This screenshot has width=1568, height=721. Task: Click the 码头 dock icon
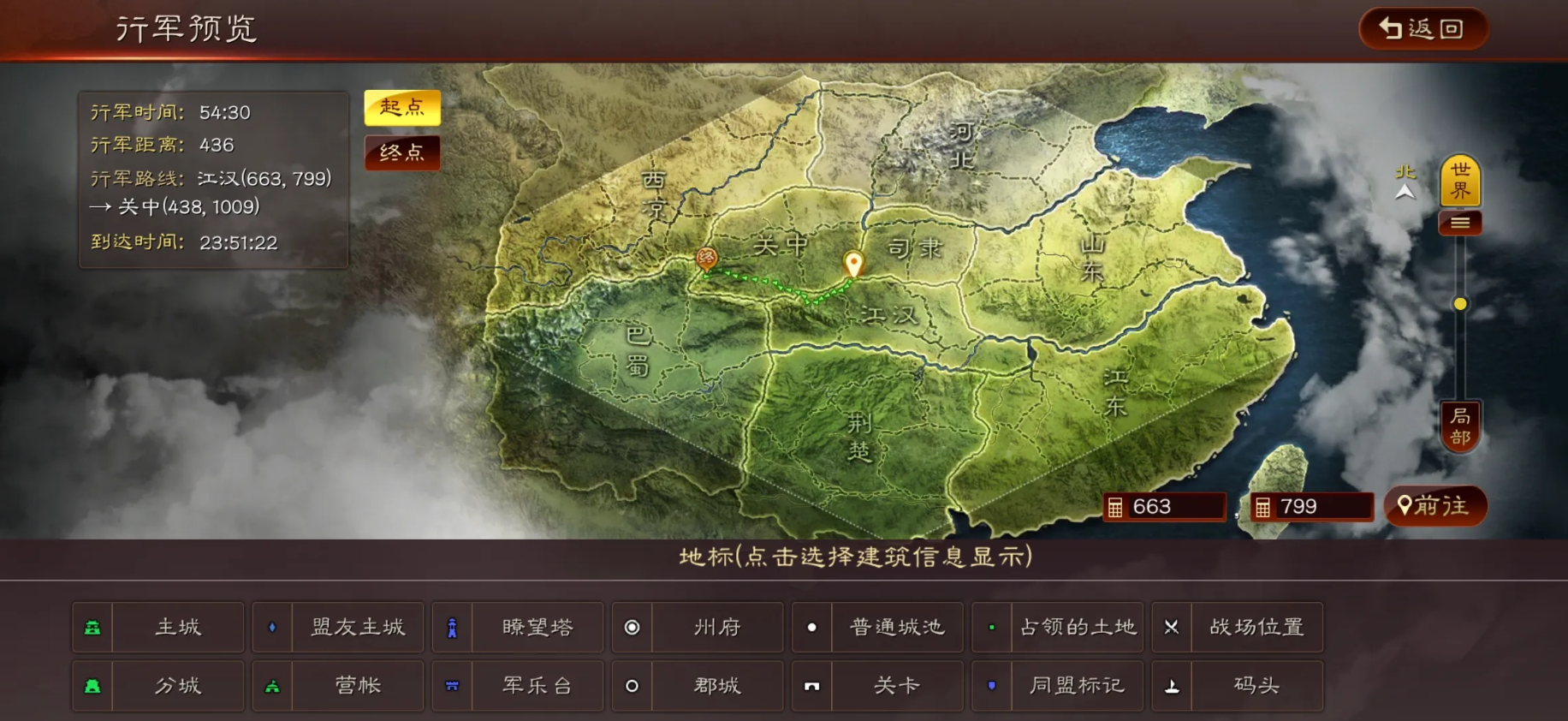[x=1172, y=685]
